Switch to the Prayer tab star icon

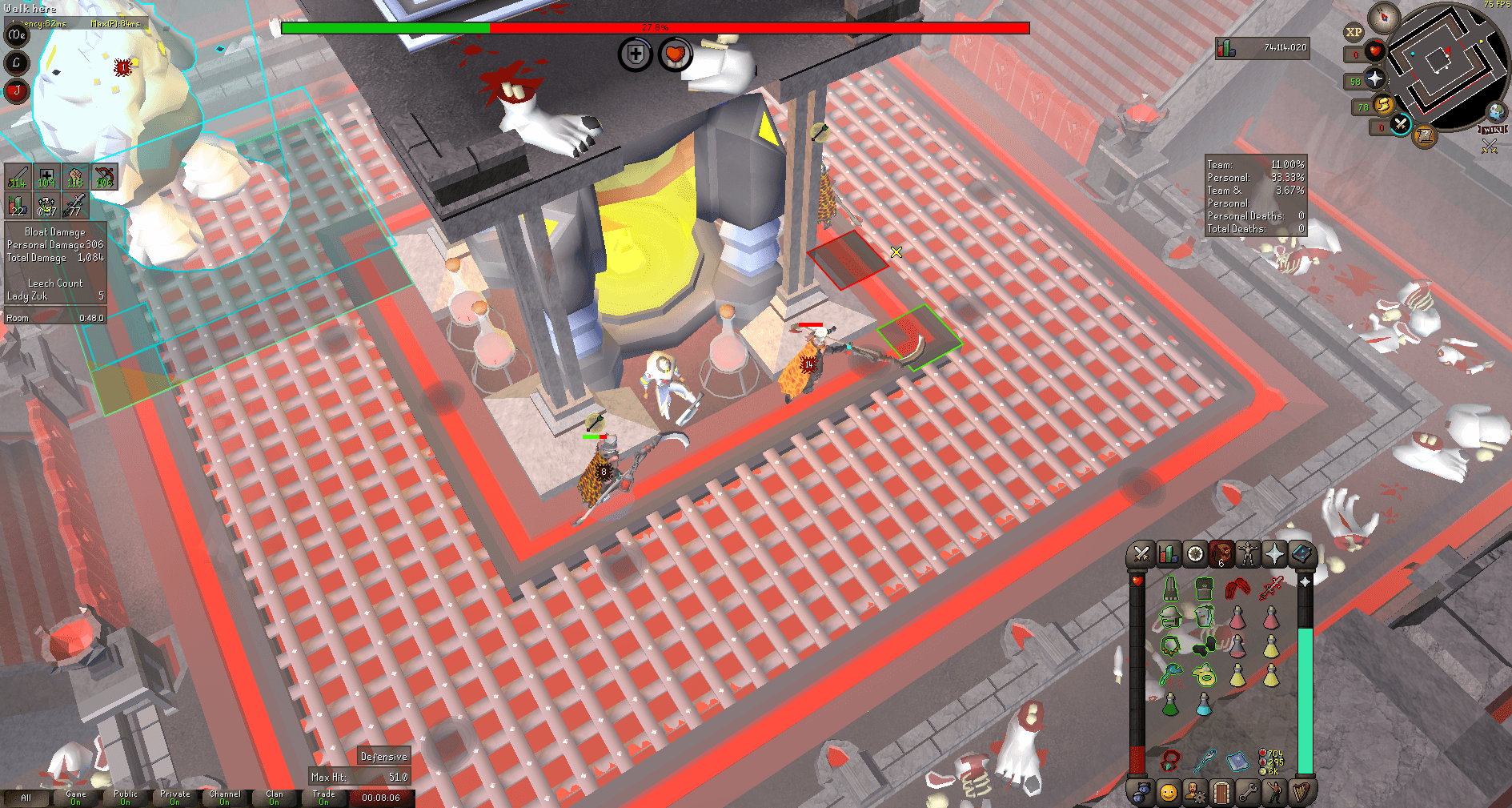tap(1273, 554)
